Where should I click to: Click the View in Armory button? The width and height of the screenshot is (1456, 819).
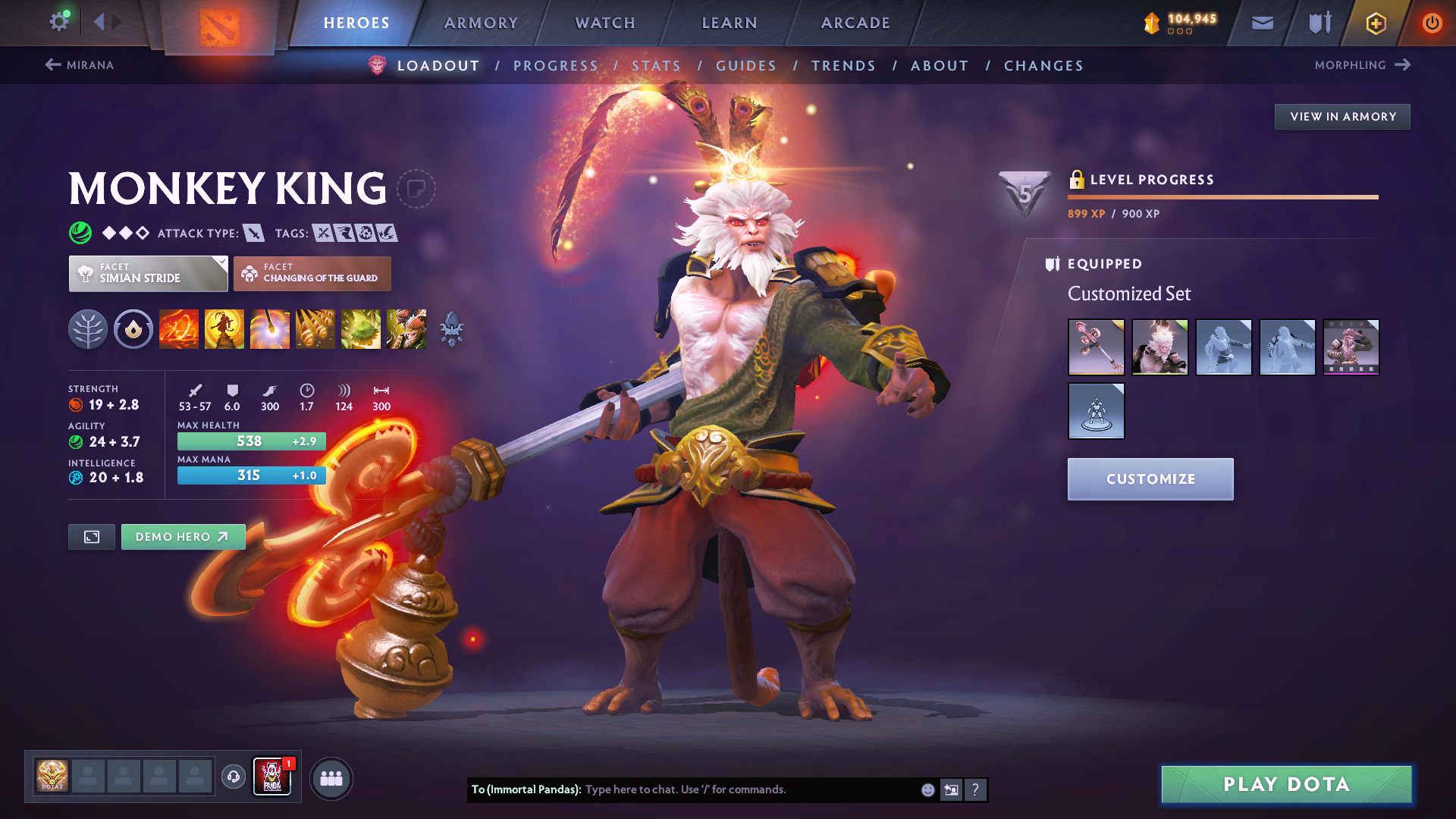point(1342,117)
